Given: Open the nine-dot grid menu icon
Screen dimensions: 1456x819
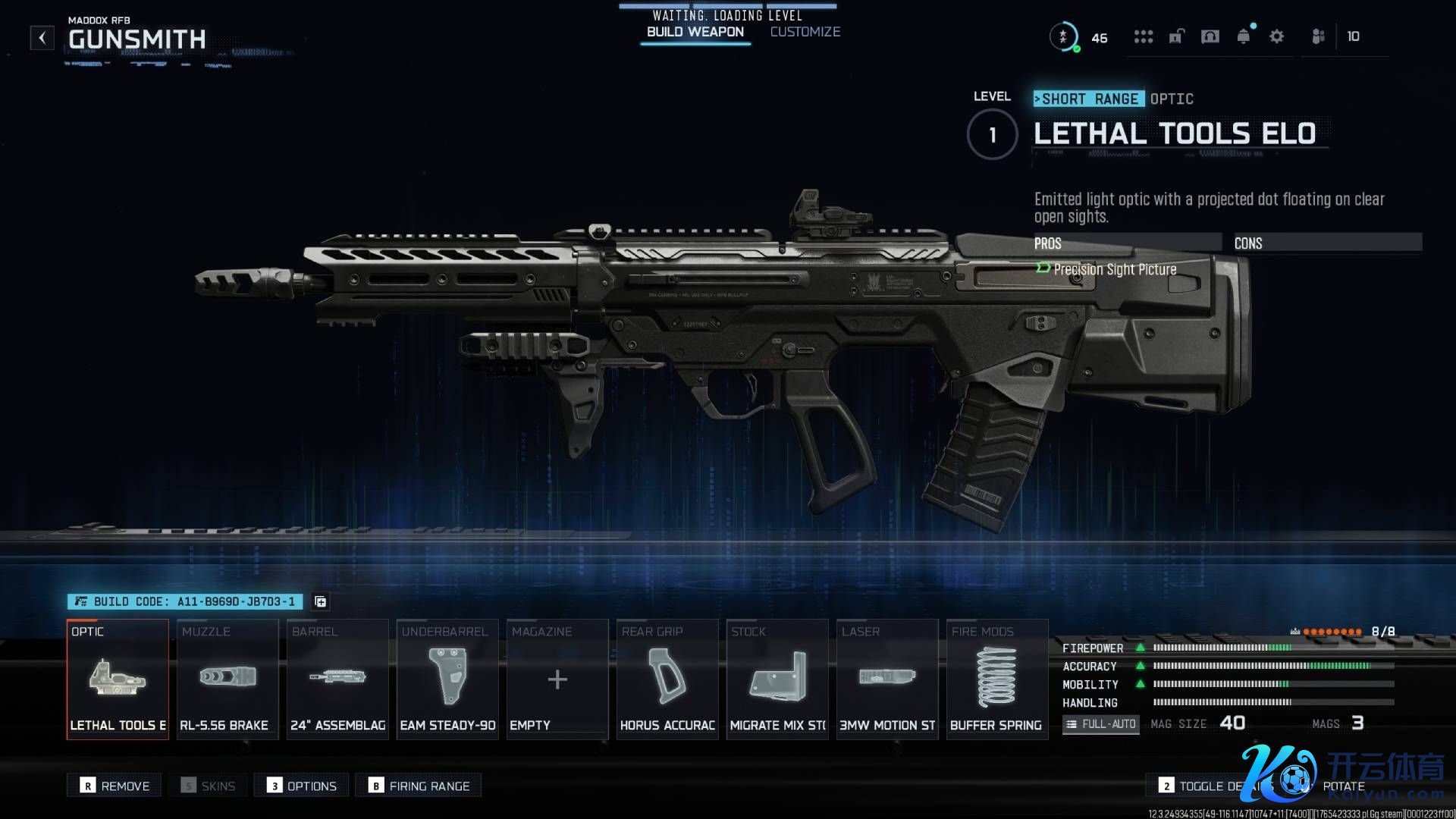Looking at the screenshot, I should click(x=1143, y=36).
